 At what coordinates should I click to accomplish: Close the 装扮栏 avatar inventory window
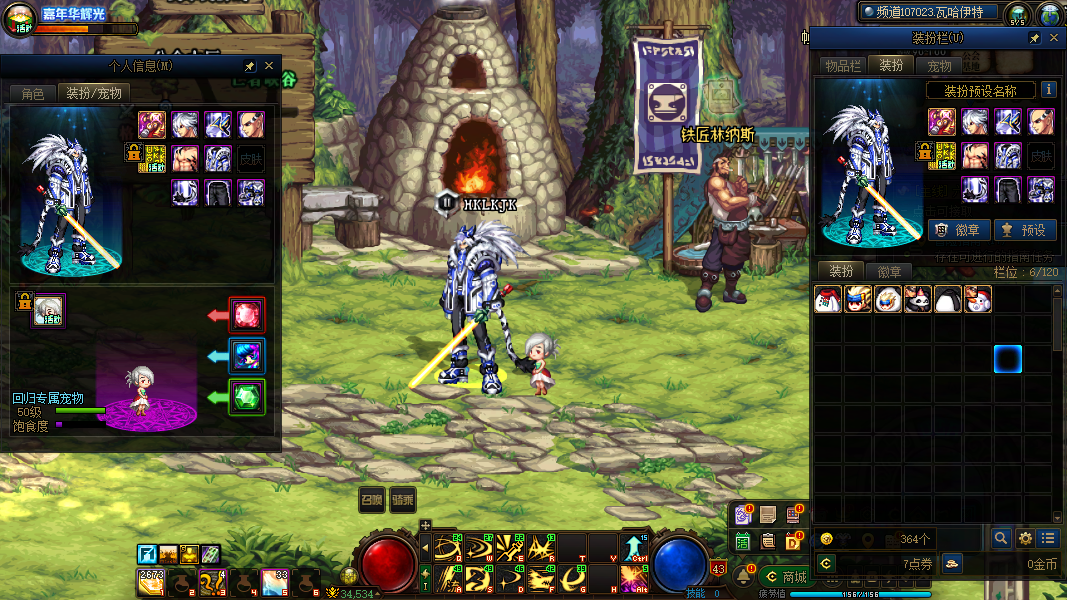click(1053, 38)
